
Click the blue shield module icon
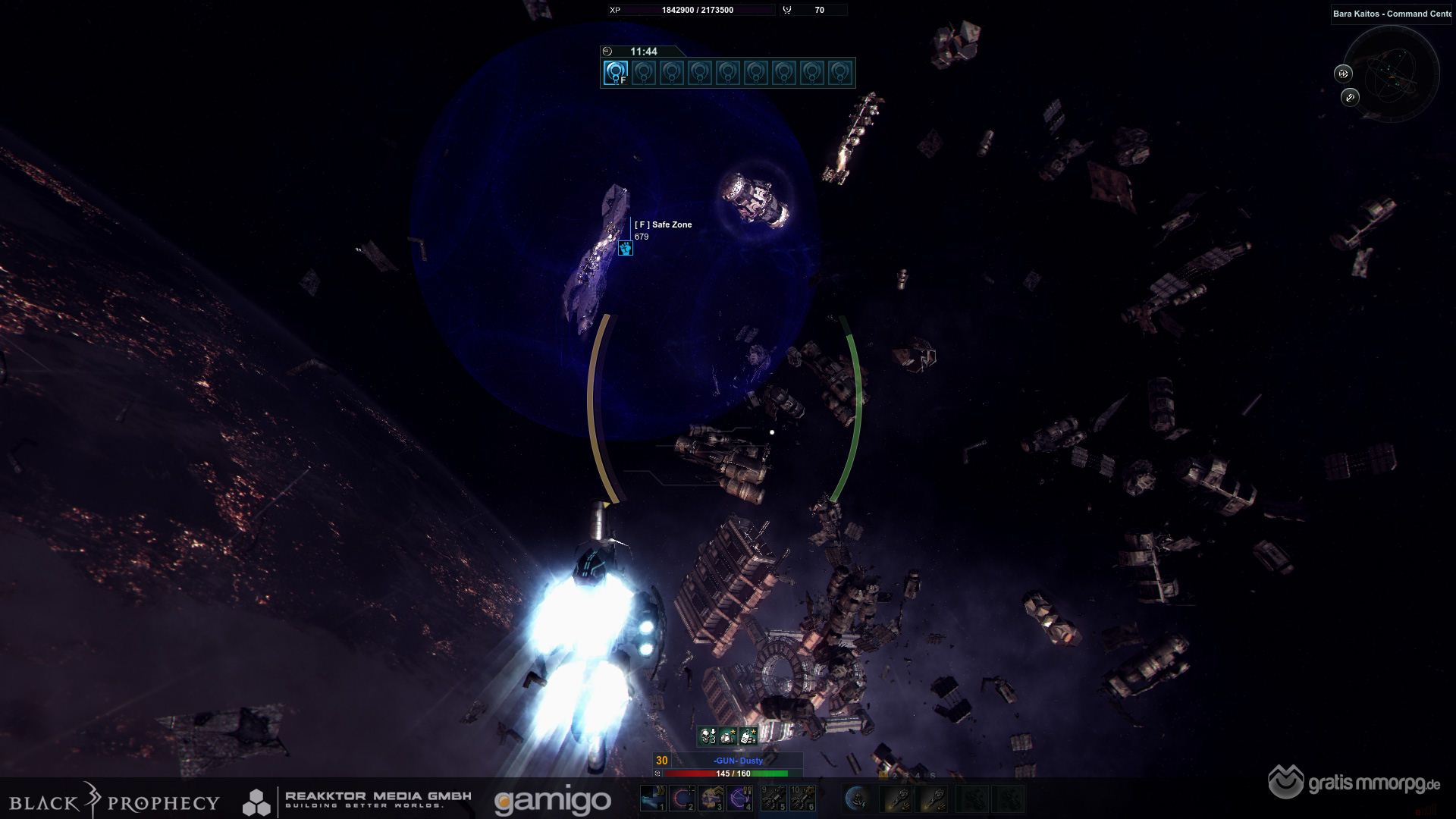857,798
